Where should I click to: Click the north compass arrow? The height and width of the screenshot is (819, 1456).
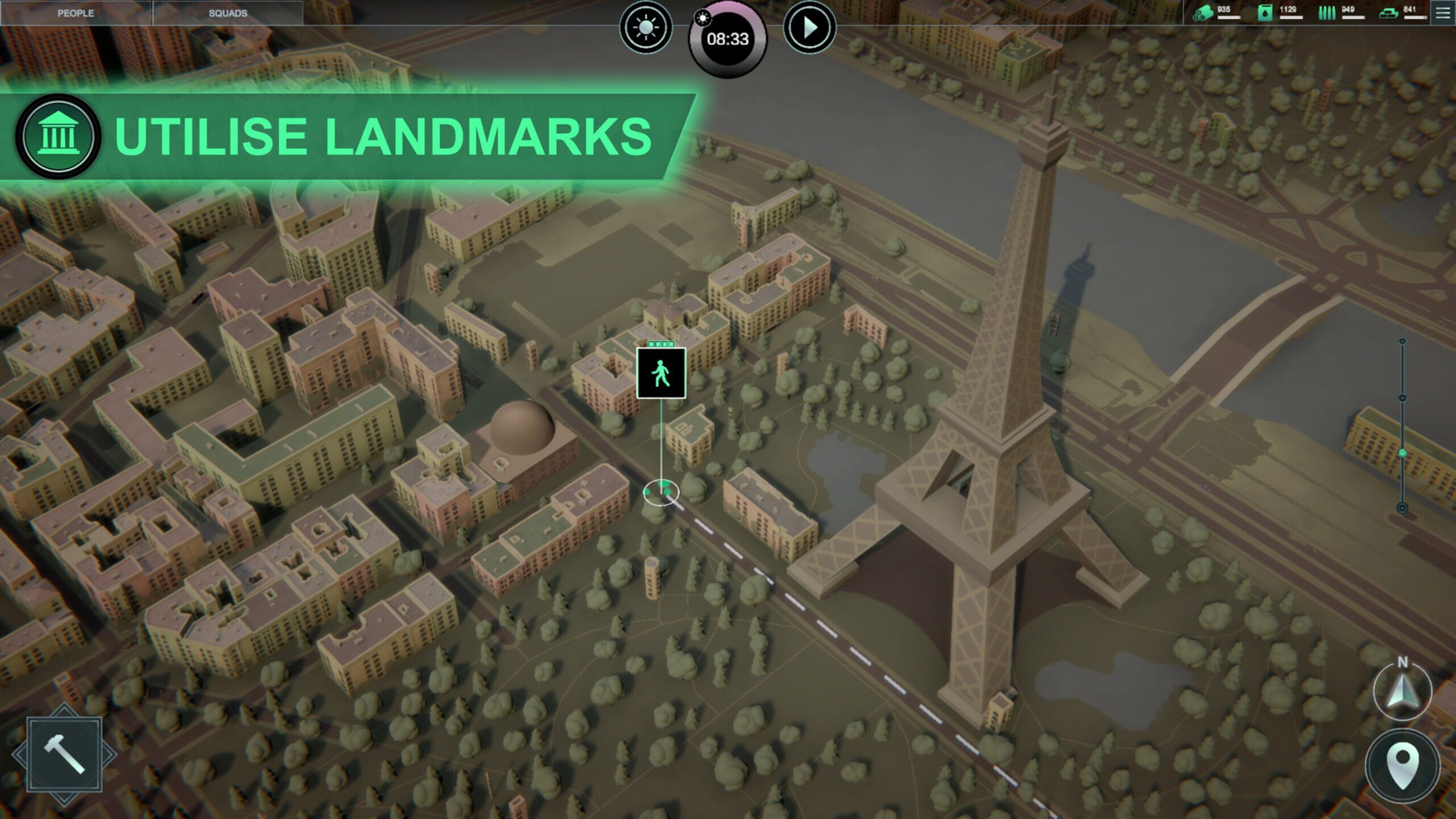(1402, 691)
